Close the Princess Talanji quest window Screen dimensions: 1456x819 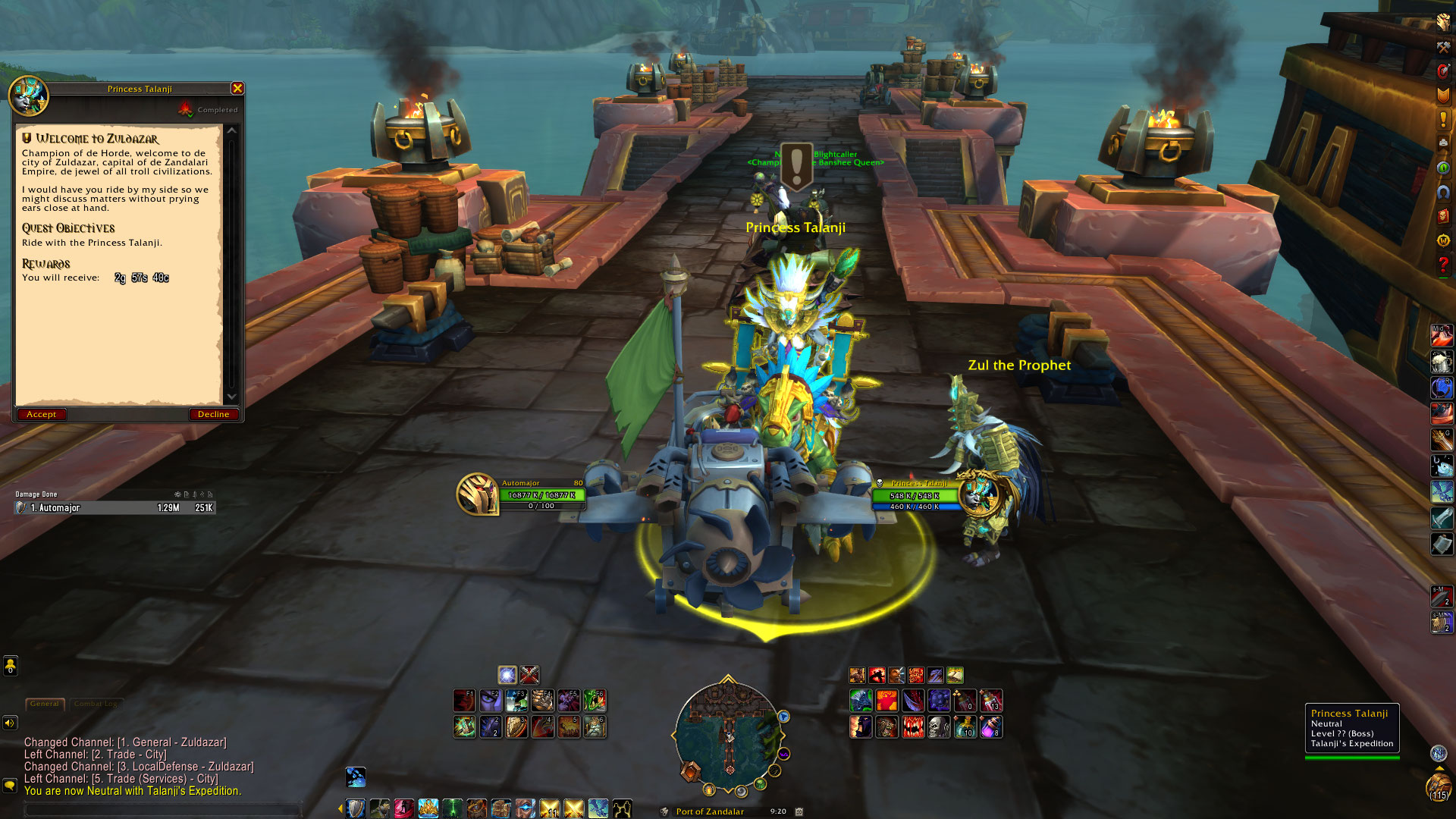click(237, 89)
